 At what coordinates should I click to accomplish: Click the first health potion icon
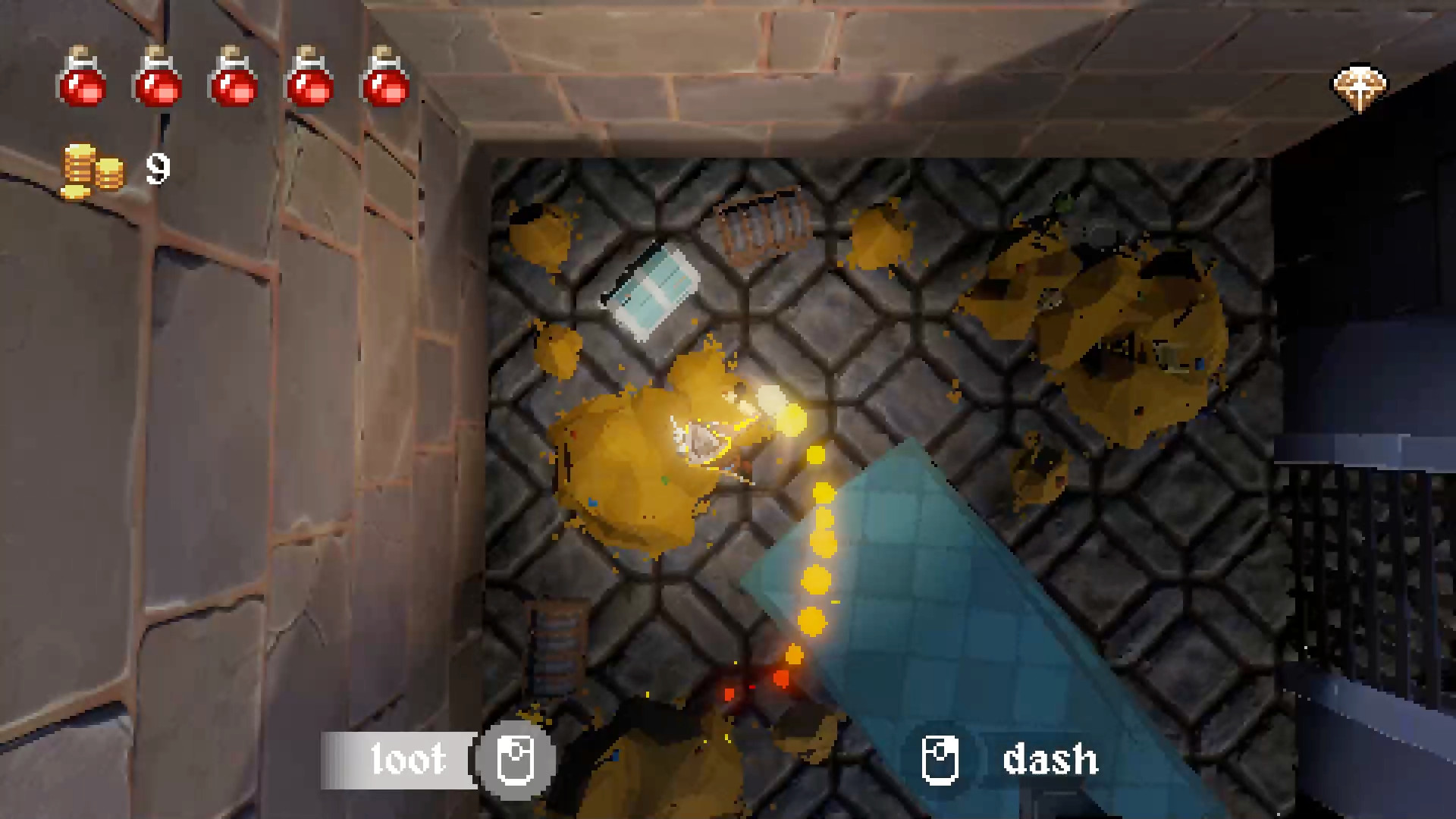81,81
